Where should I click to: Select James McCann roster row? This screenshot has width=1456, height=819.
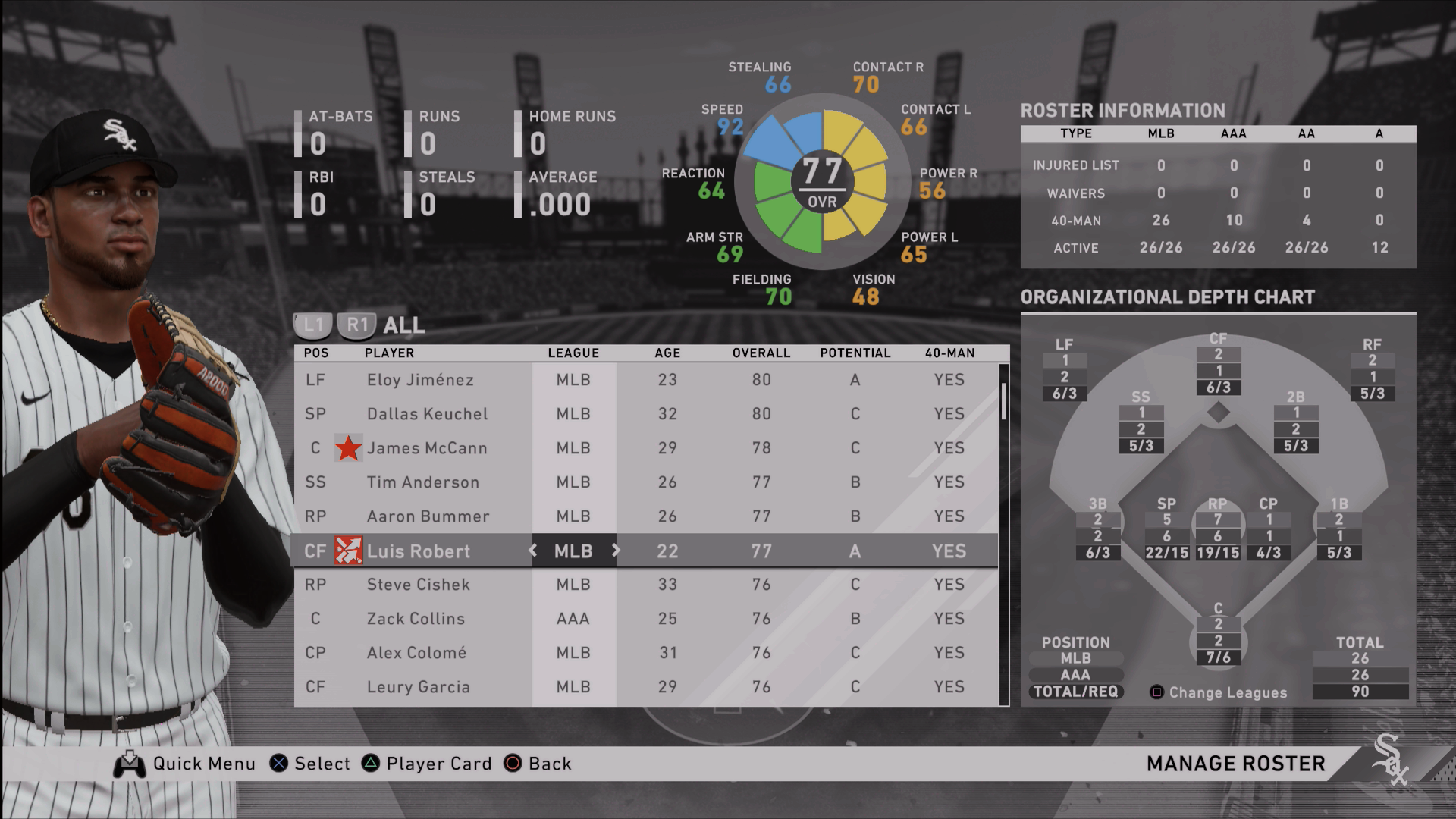(x=427, y=448)
